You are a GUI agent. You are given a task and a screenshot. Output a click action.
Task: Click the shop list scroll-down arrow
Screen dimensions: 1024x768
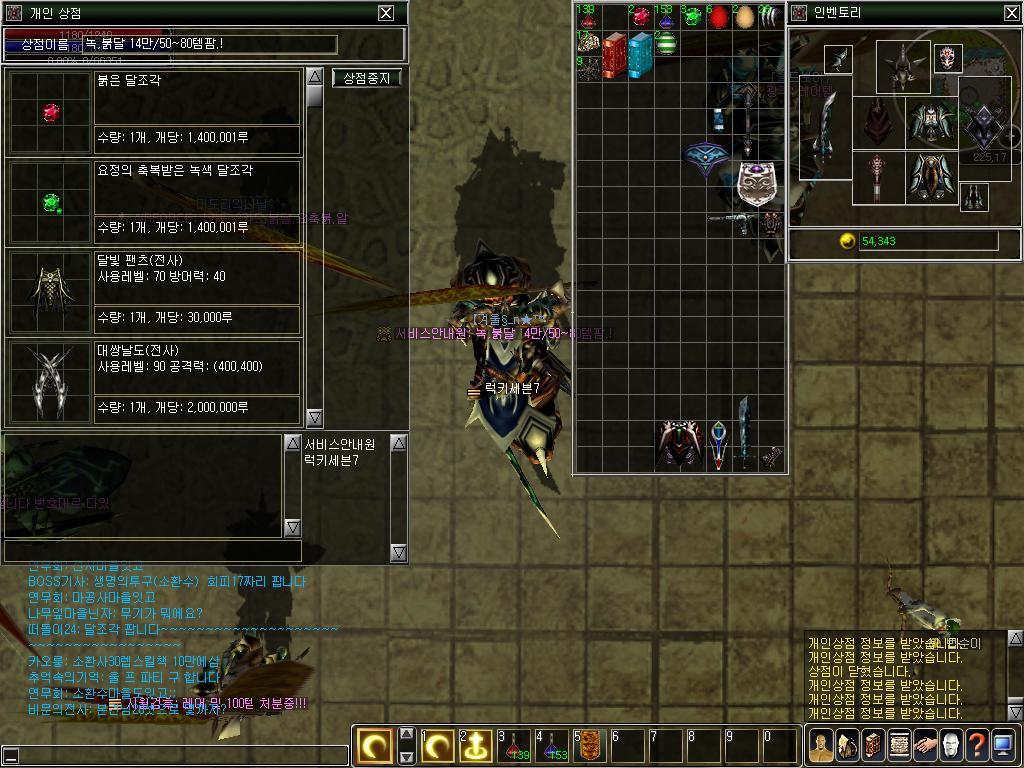pyautogui.click(x=314, y=417)
